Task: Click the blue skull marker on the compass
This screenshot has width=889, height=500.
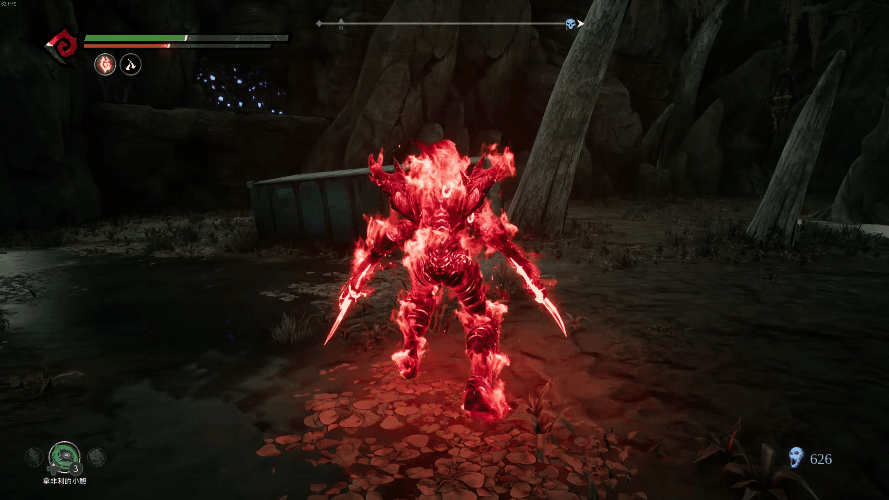Action: [x=570, y=23]
